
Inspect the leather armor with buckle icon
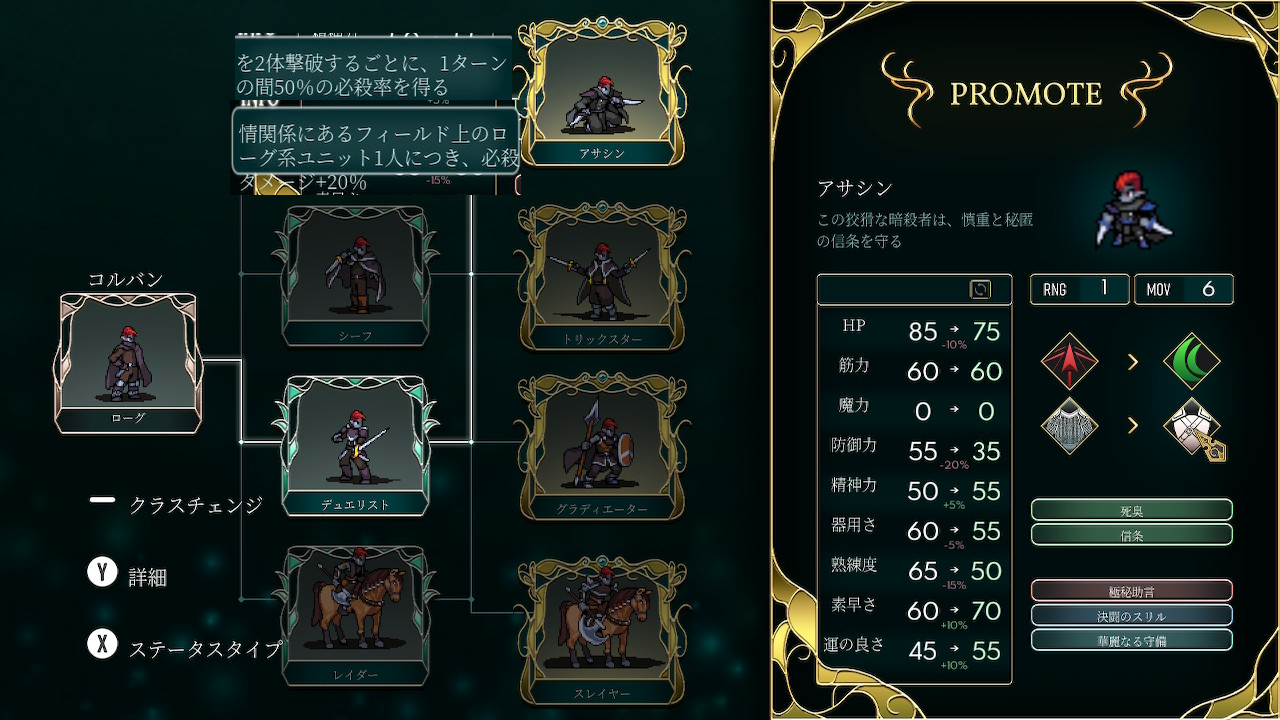click(1193, 428)
